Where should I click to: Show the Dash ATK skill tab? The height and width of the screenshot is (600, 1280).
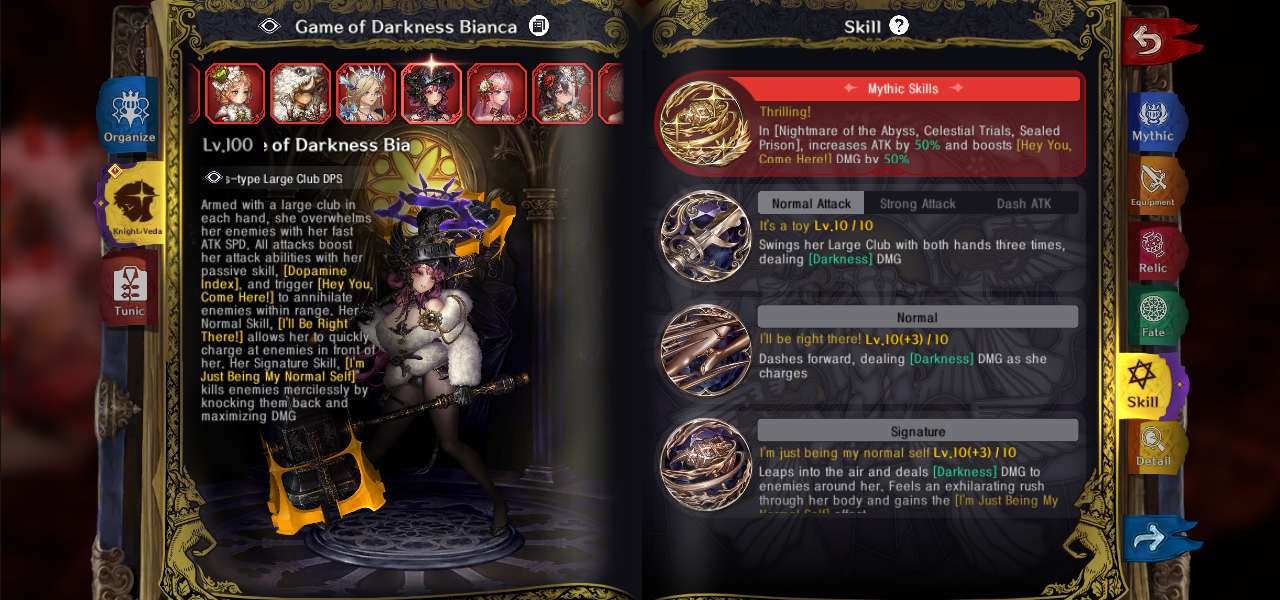coord(1024,203)
